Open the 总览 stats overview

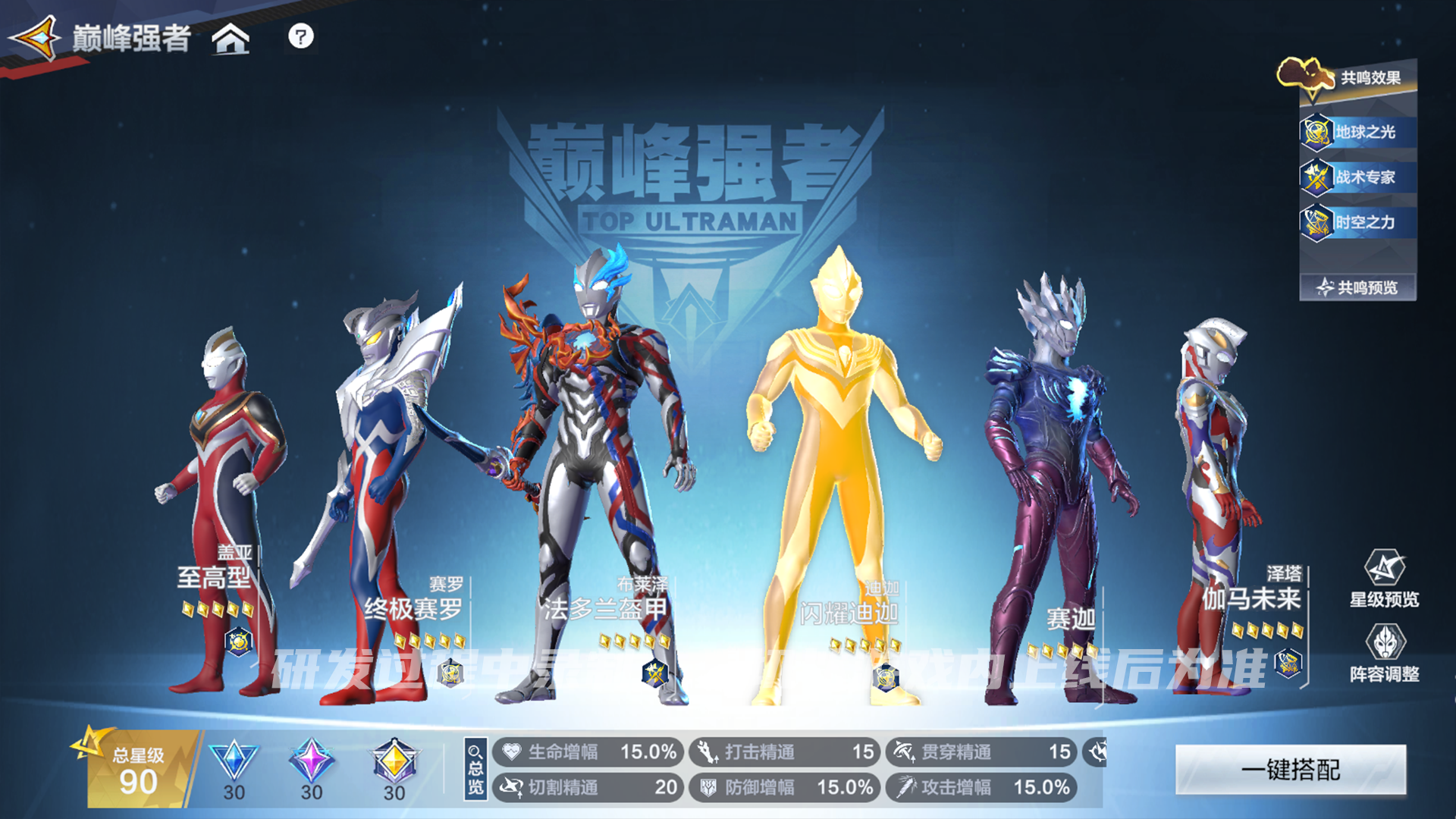(475, 770)
